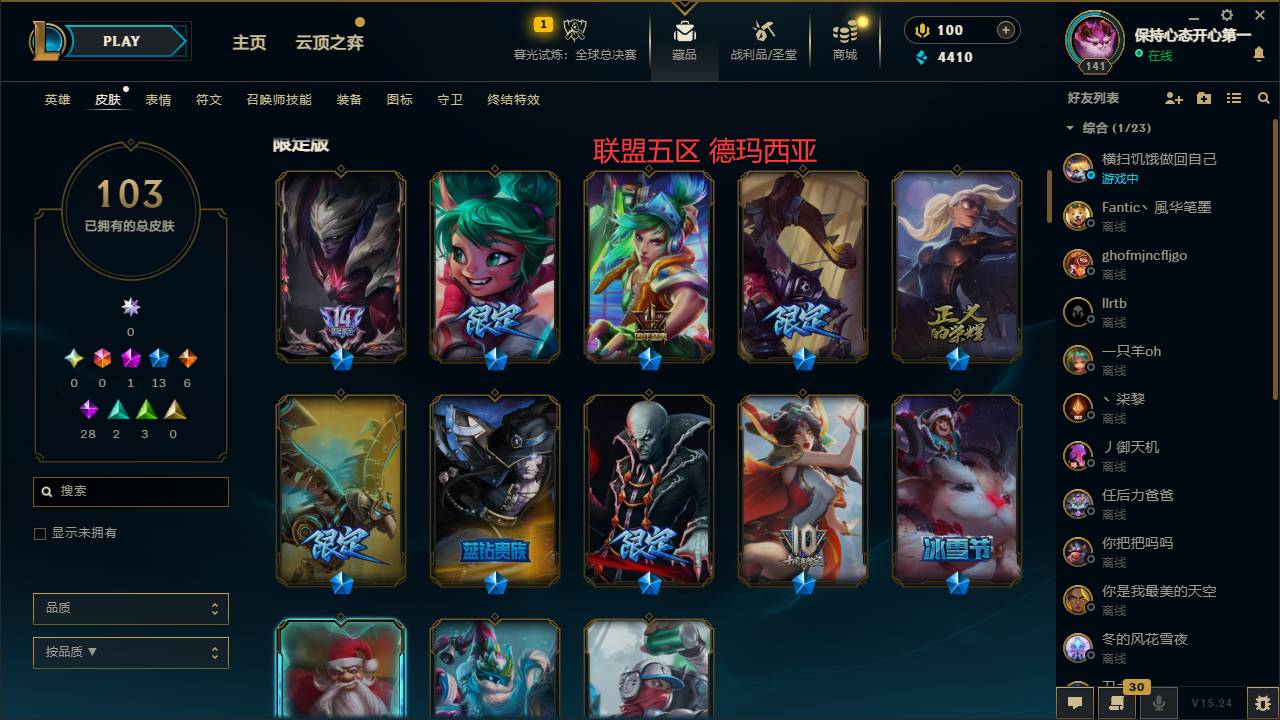Open the 品质 dropdown
Viewport: 1280px width, 720px height.
pyautogui.click(x=130, y=608)
